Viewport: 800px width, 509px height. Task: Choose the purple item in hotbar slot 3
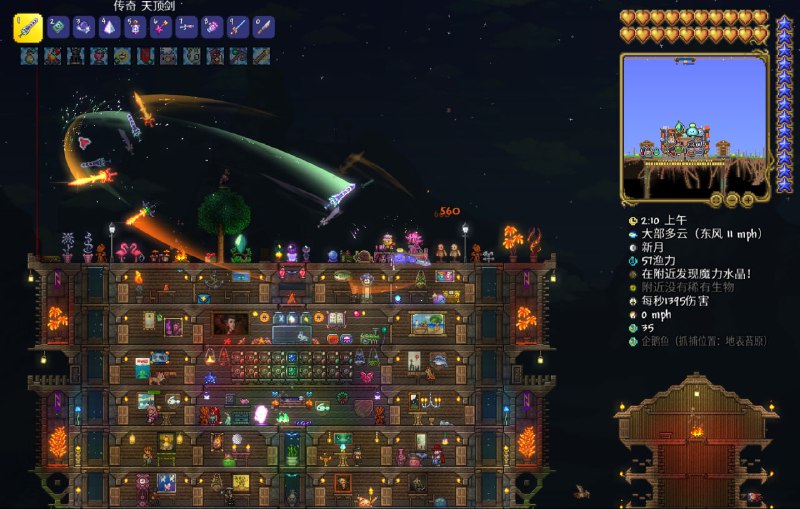coord(84,28)
